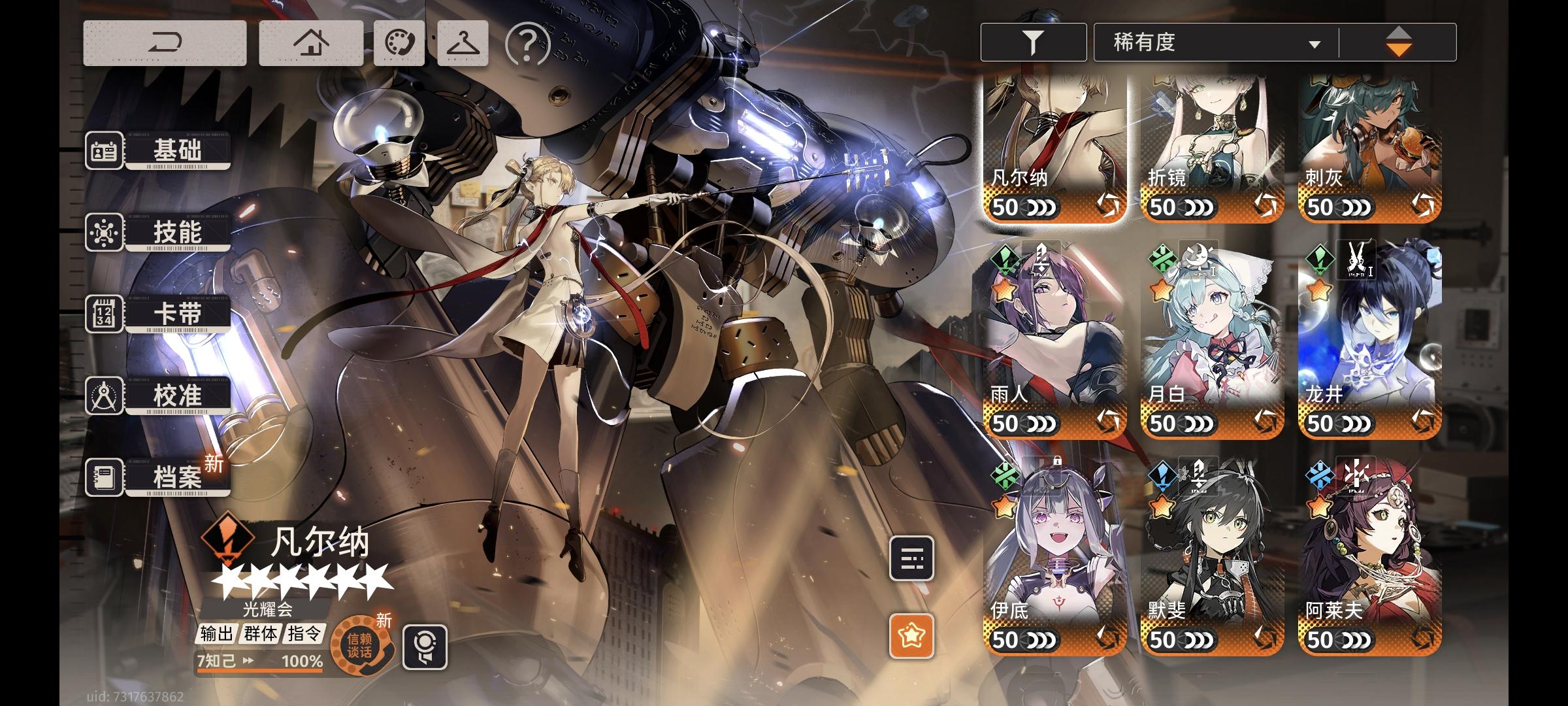Open the list view icon above the star button
The height and width of the screenshot is (706, 1568).
pos(913,559)
